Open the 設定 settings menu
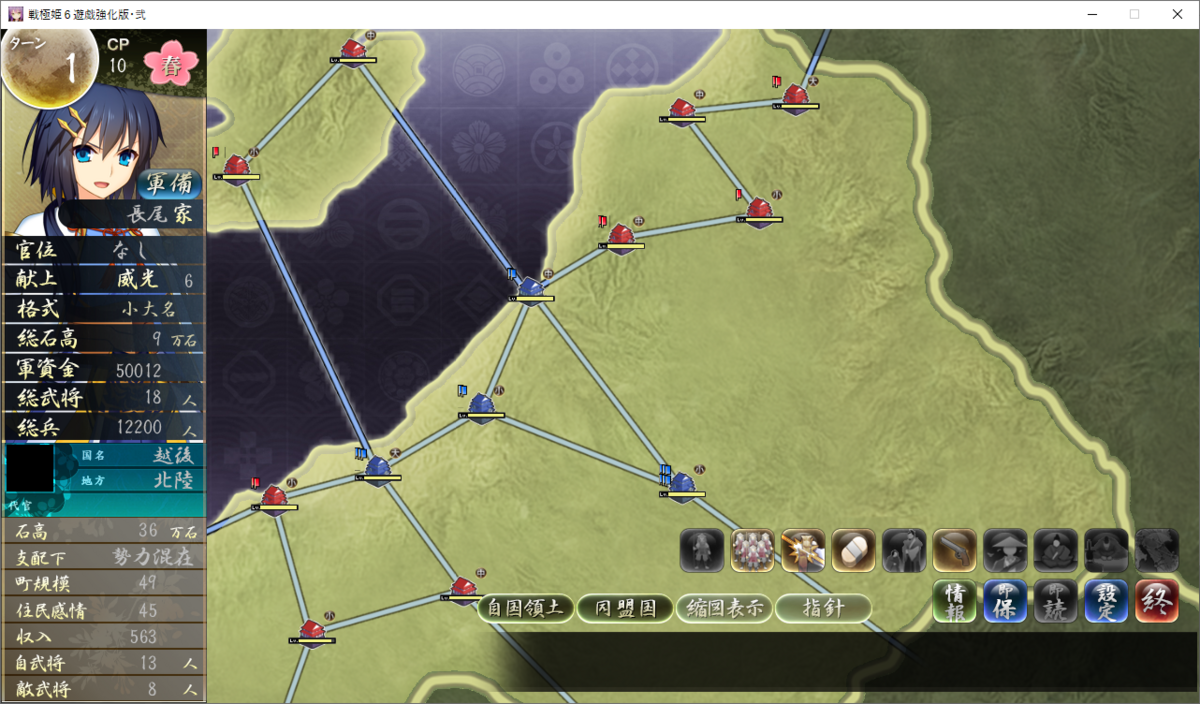This screenshot has width=1200, height=704. point(1106,601)
